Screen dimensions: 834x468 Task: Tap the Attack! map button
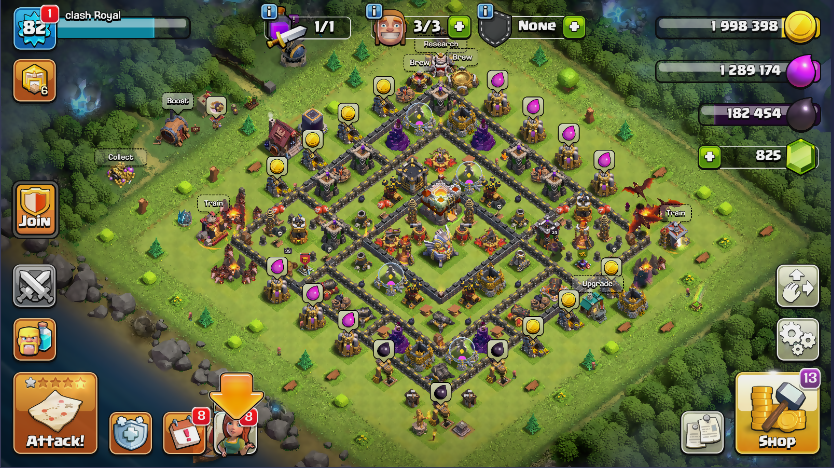(x=55, y=413)
